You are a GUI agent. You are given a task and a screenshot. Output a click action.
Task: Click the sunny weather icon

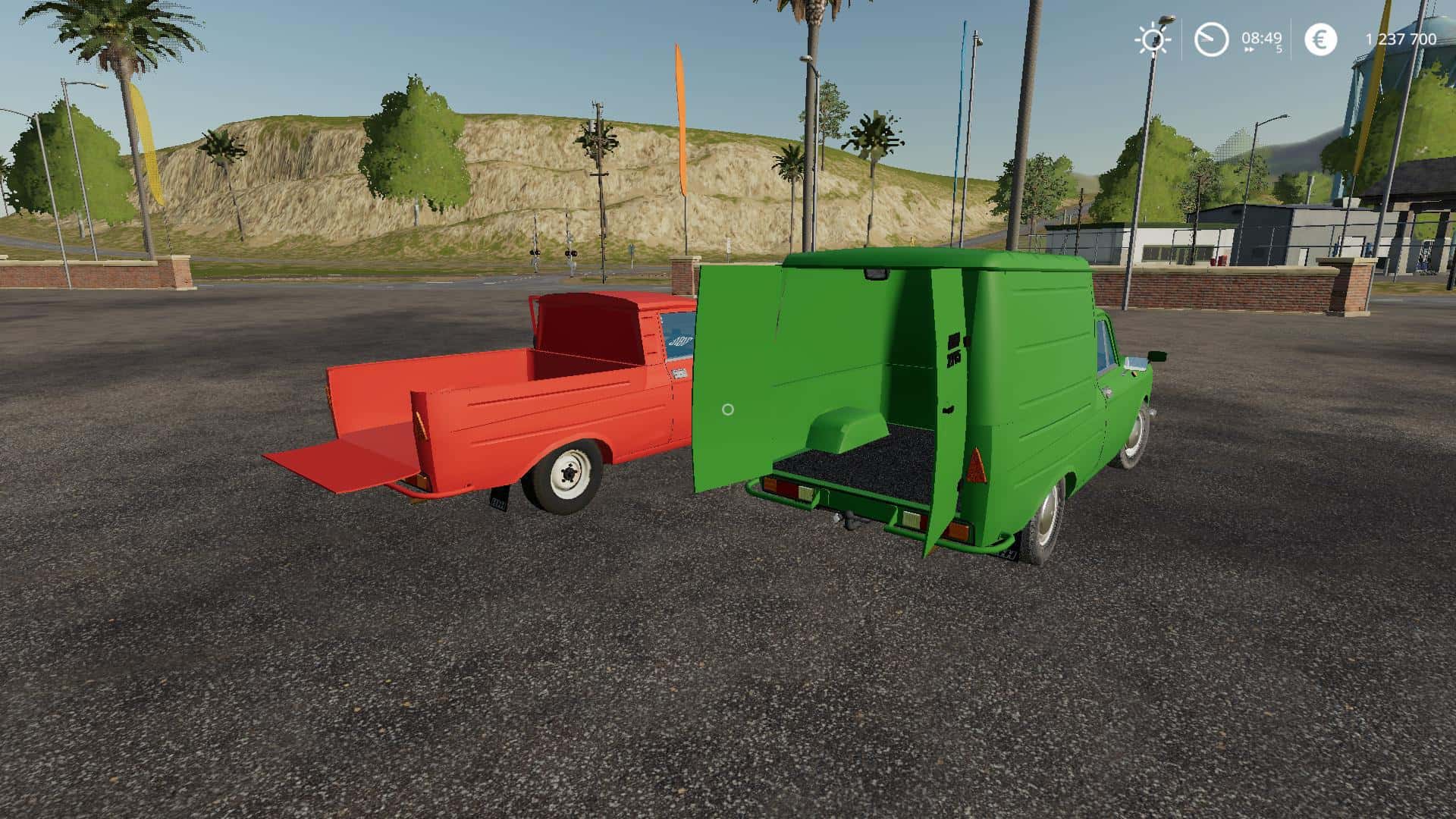(x=1152, y=39)
